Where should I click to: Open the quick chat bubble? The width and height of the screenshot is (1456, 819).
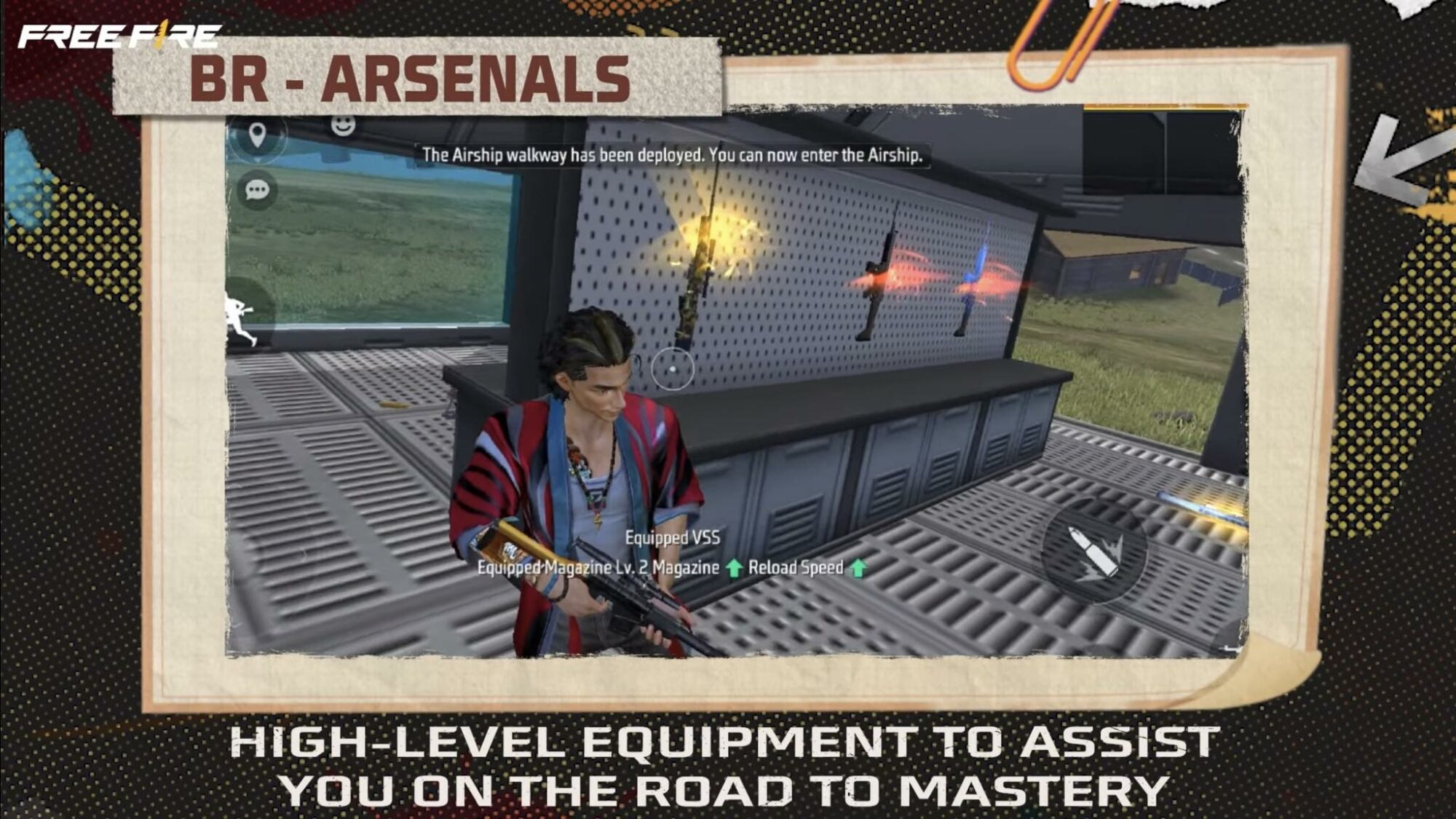click(x=258, y=191)
